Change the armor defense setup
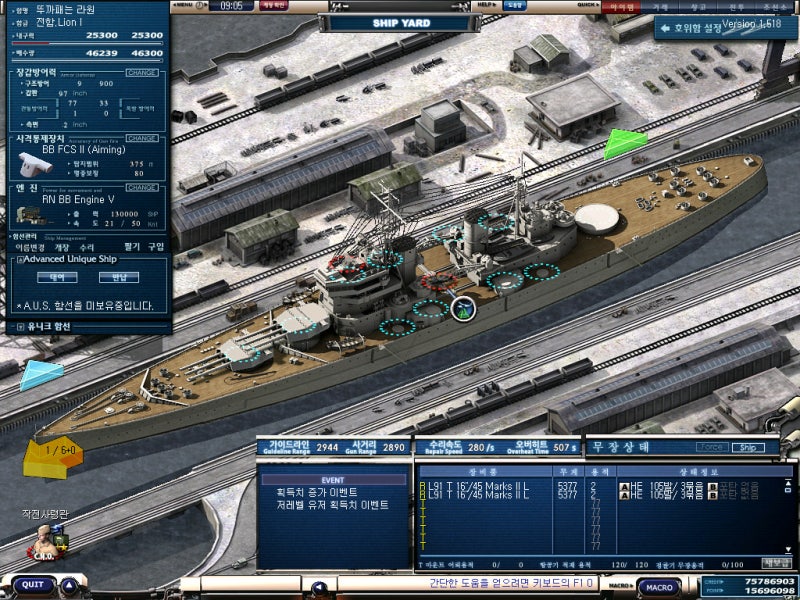This screenshot has width=800, height=600. pos(142,72)
